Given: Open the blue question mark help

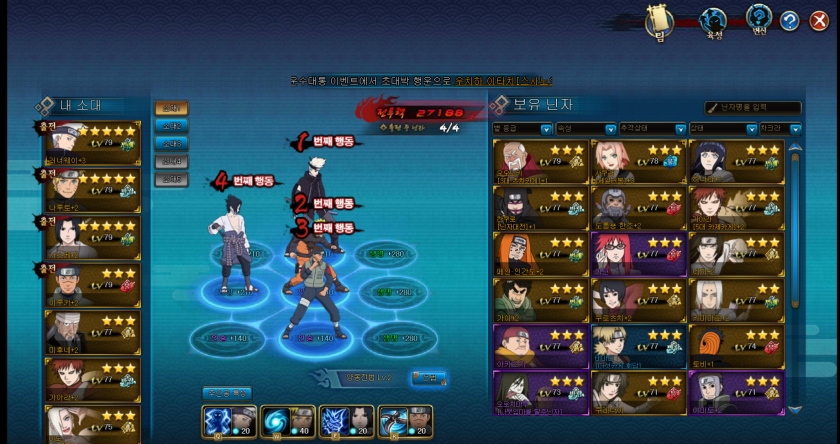Looking at the screenshot, I should [789, 20].
